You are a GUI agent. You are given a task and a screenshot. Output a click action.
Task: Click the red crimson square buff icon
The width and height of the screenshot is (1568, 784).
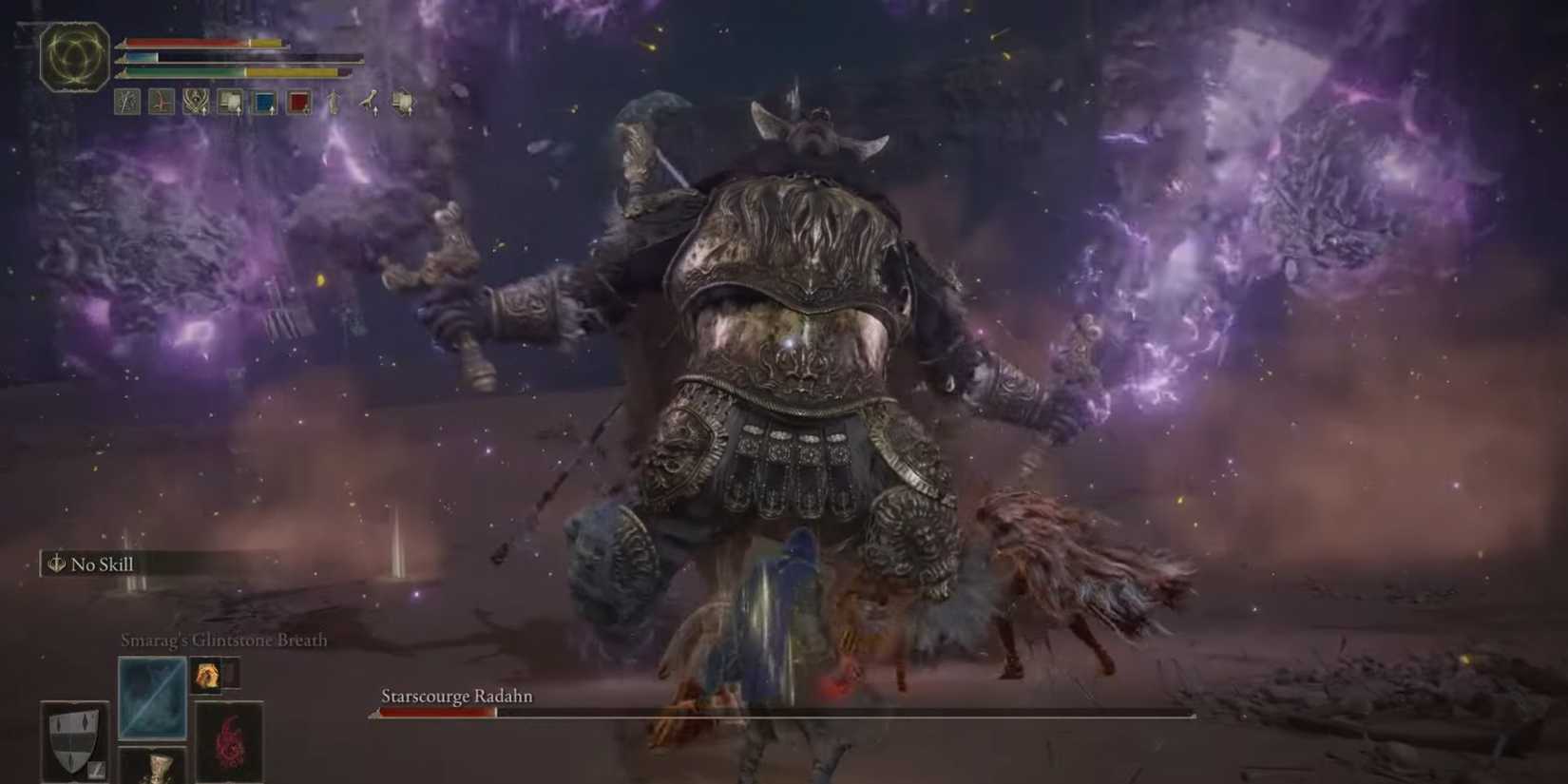(297, 102)
